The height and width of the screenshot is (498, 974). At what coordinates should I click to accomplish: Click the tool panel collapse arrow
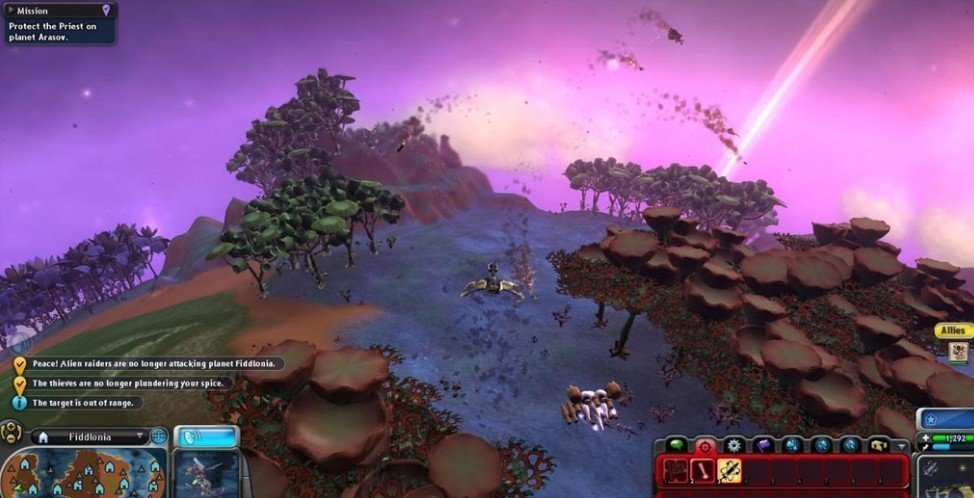tap(902, 447)
